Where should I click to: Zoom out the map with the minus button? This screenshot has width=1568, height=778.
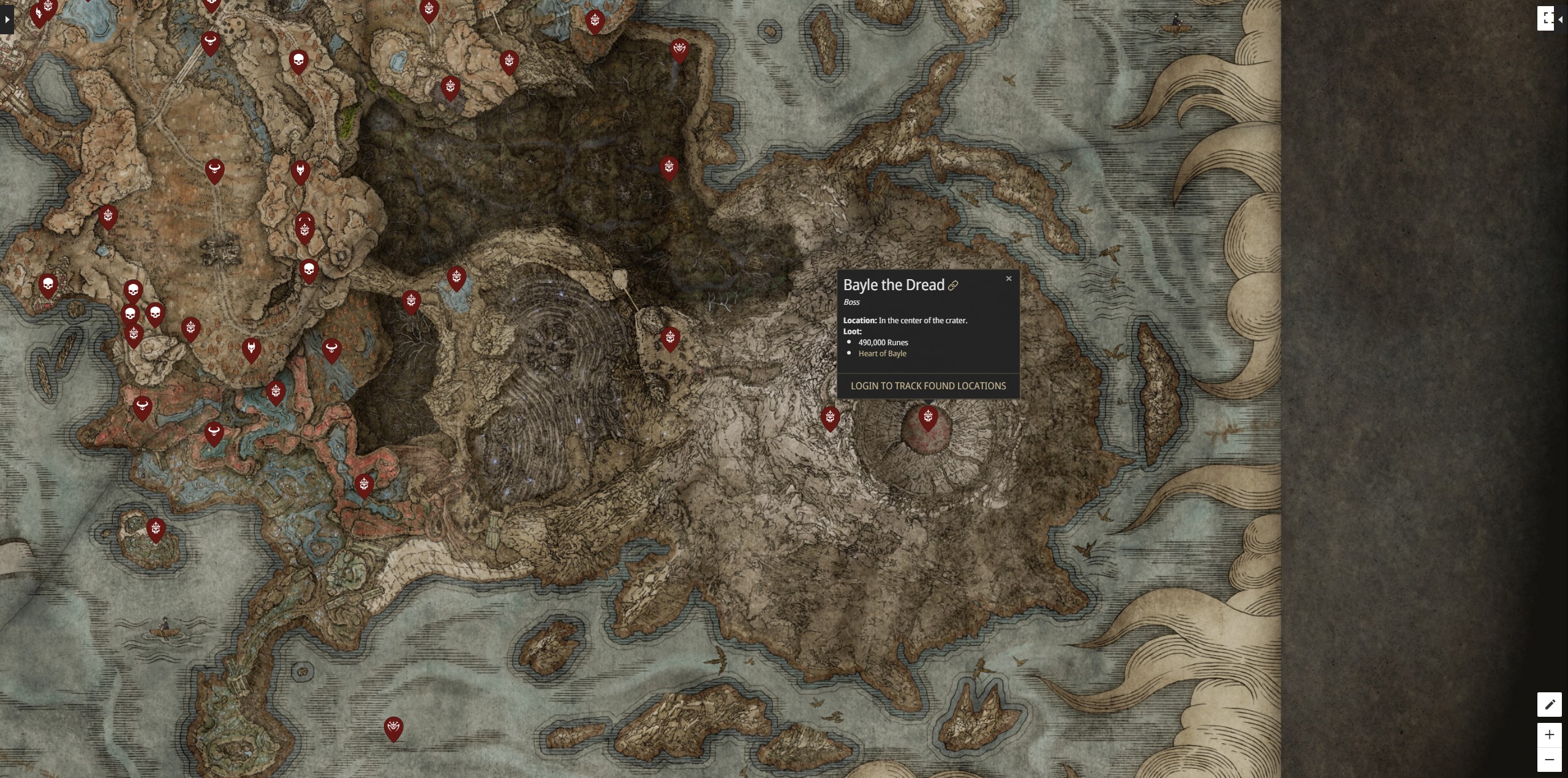(x=1549, y=760)
